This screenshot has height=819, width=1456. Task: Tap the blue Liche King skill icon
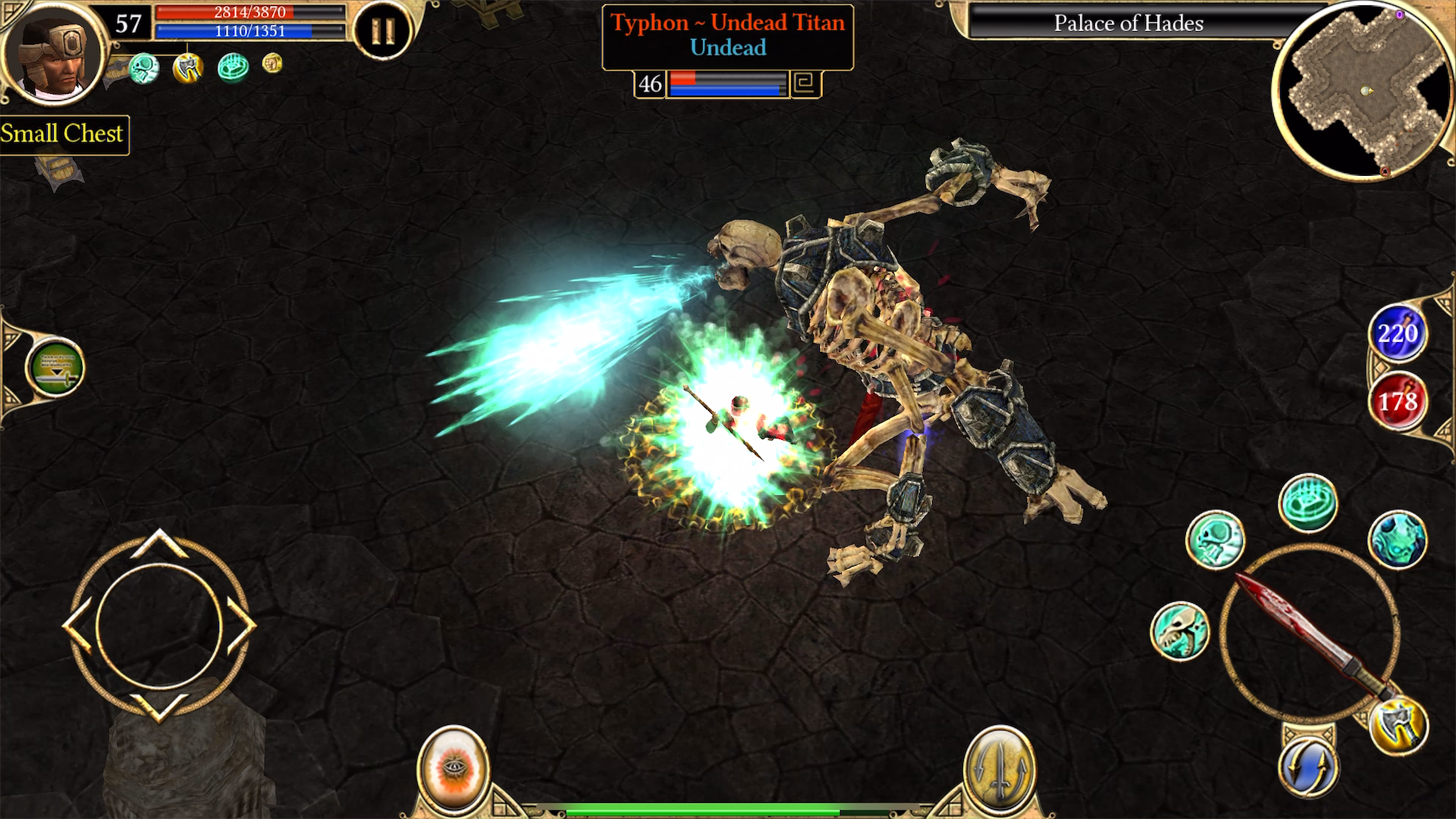pos(1399,539)
